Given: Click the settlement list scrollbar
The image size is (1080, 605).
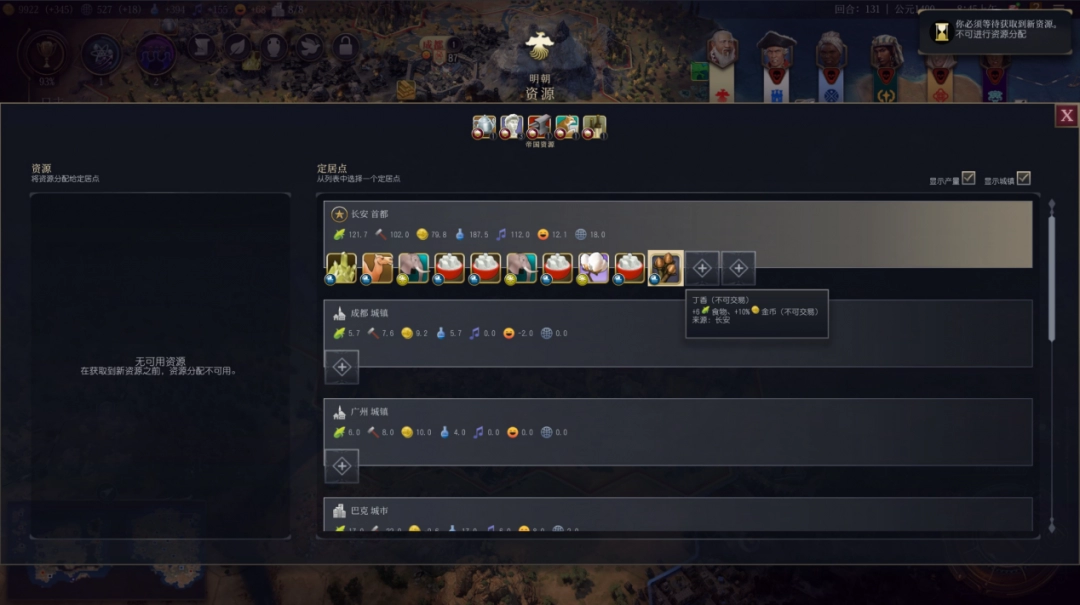Looking at the screenshot, I should (x=1051, y=280).
